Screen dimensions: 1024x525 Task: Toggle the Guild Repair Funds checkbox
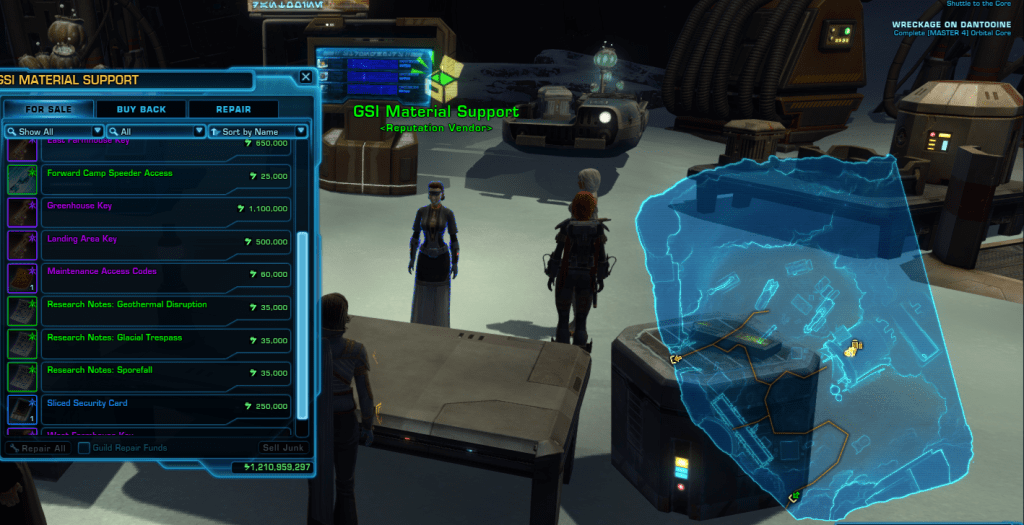(84, 448)
